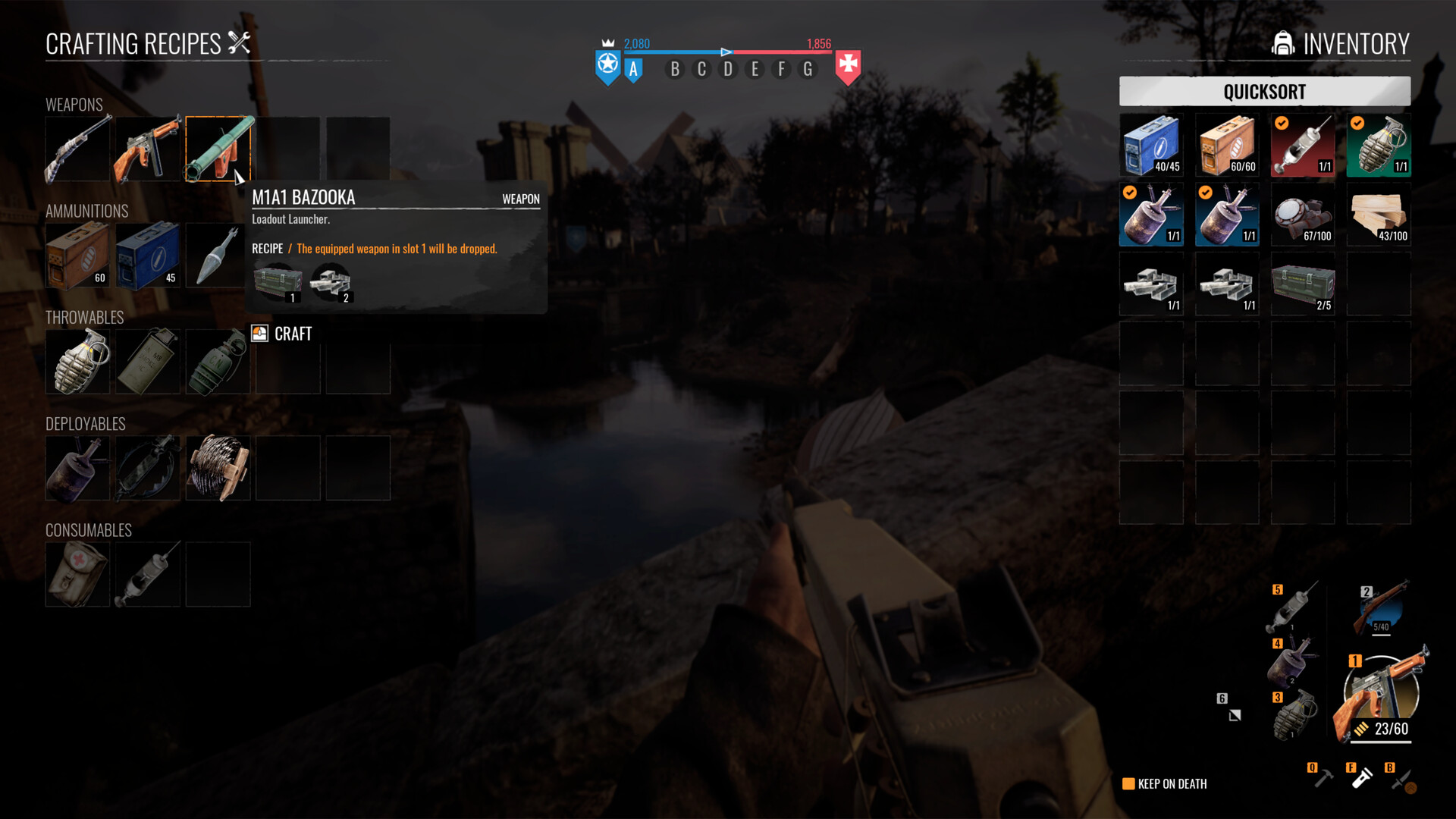1456x819 pixels.
Task: Select the hammer tool bound to Q
Action: (x=1325, y=777)
